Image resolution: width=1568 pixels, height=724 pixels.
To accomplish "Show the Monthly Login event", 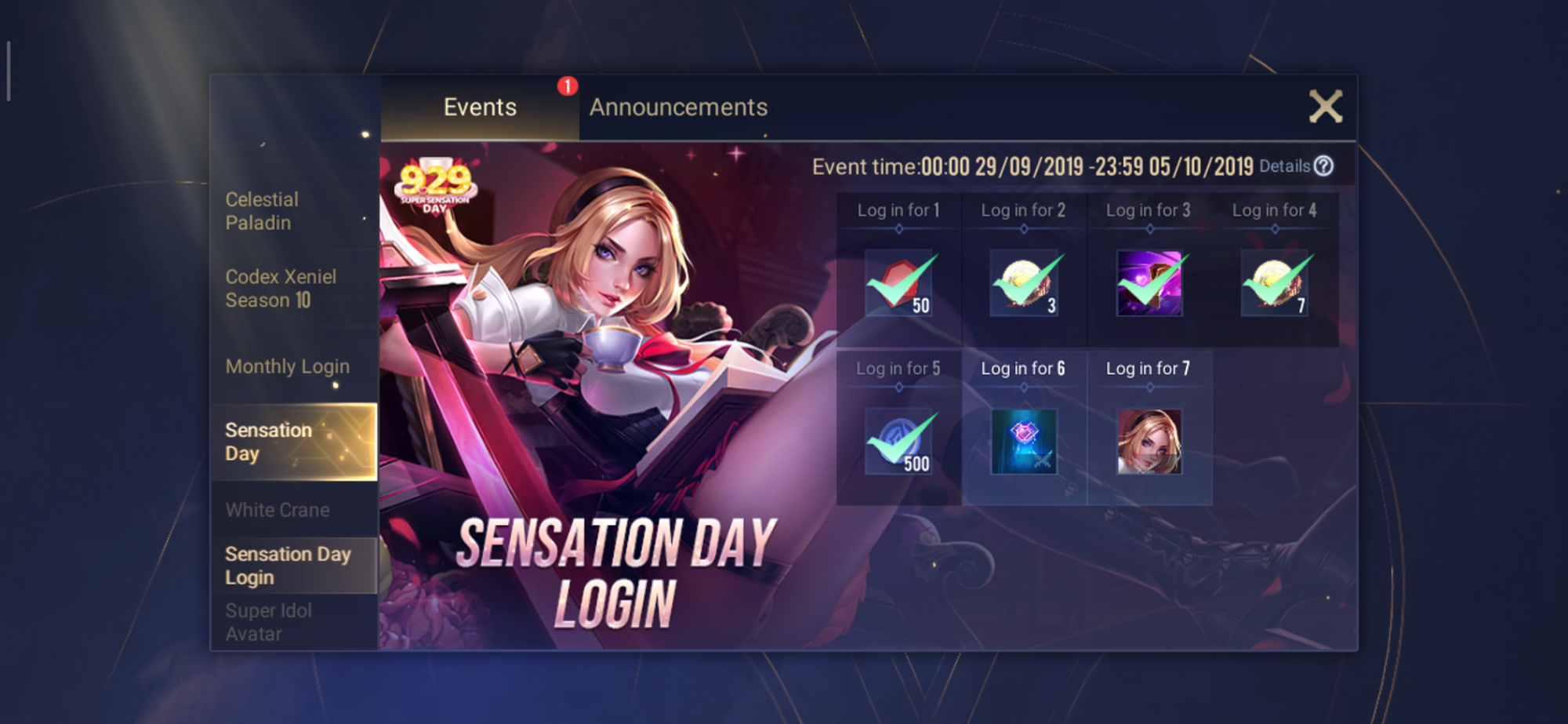I will pyautogui.click(x=287, y=366).
